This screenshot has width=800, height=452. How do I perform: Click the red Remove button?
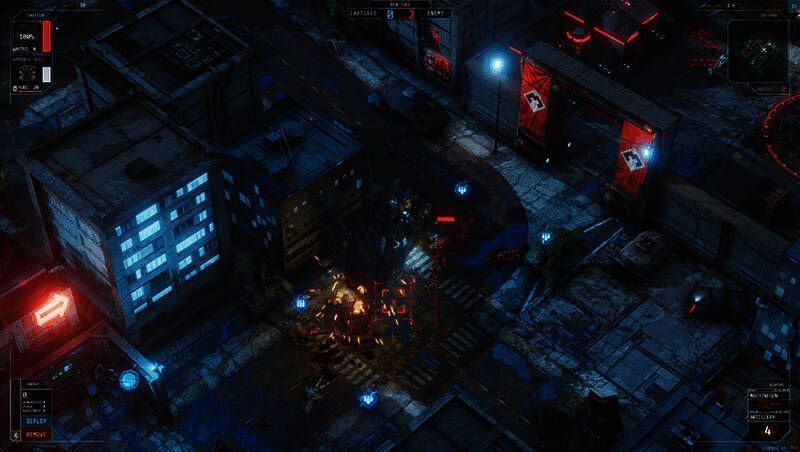coord(35,434)
